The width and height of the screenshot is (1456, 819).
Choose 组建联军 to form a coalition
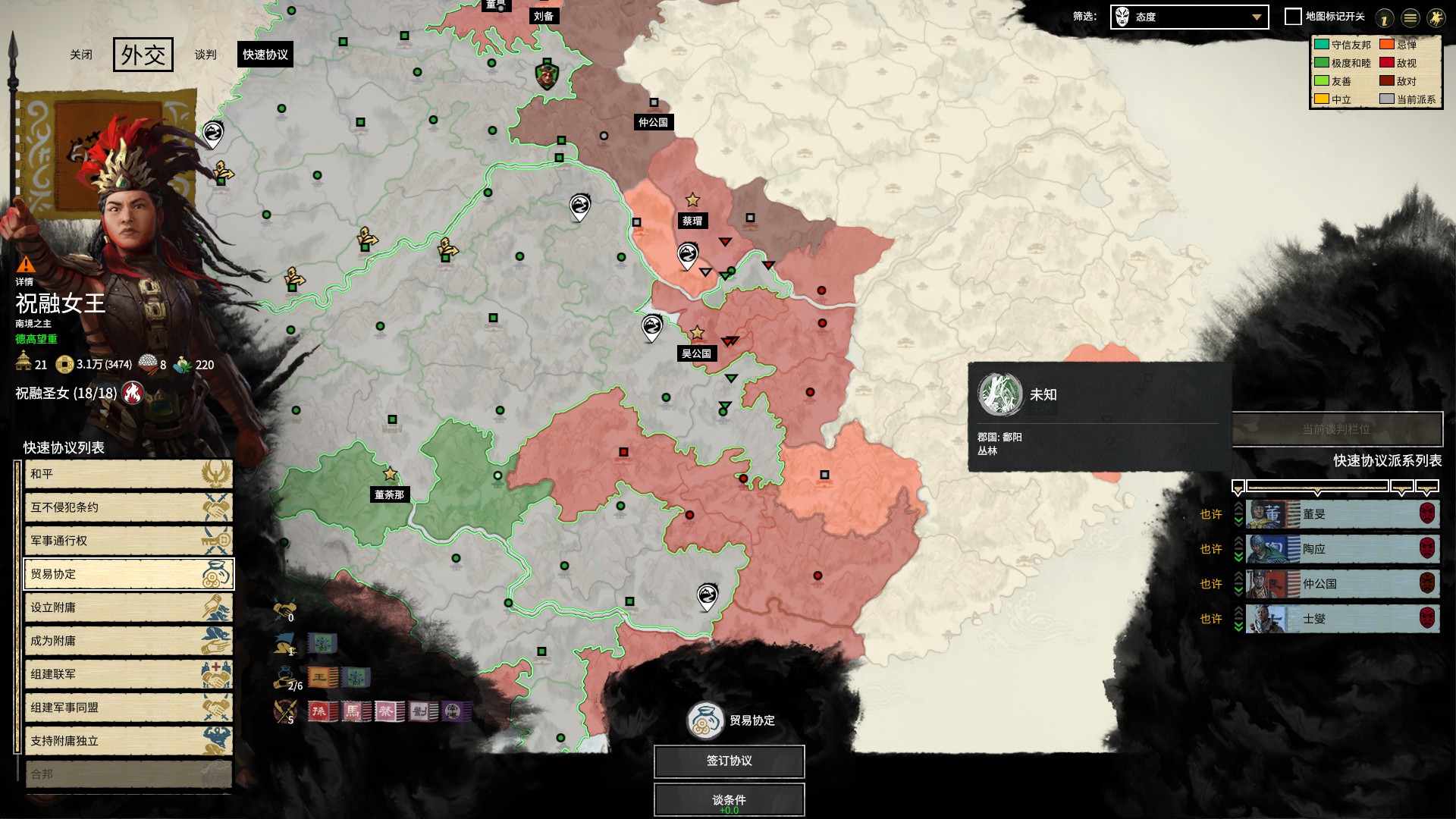pos(128,674)
